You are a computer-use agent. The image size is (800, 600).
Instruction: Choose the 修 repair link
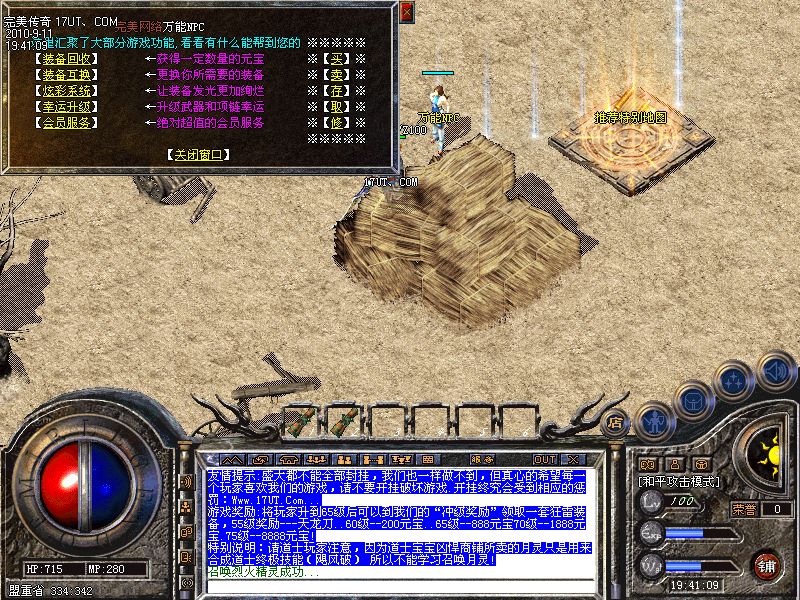(337, 122)
